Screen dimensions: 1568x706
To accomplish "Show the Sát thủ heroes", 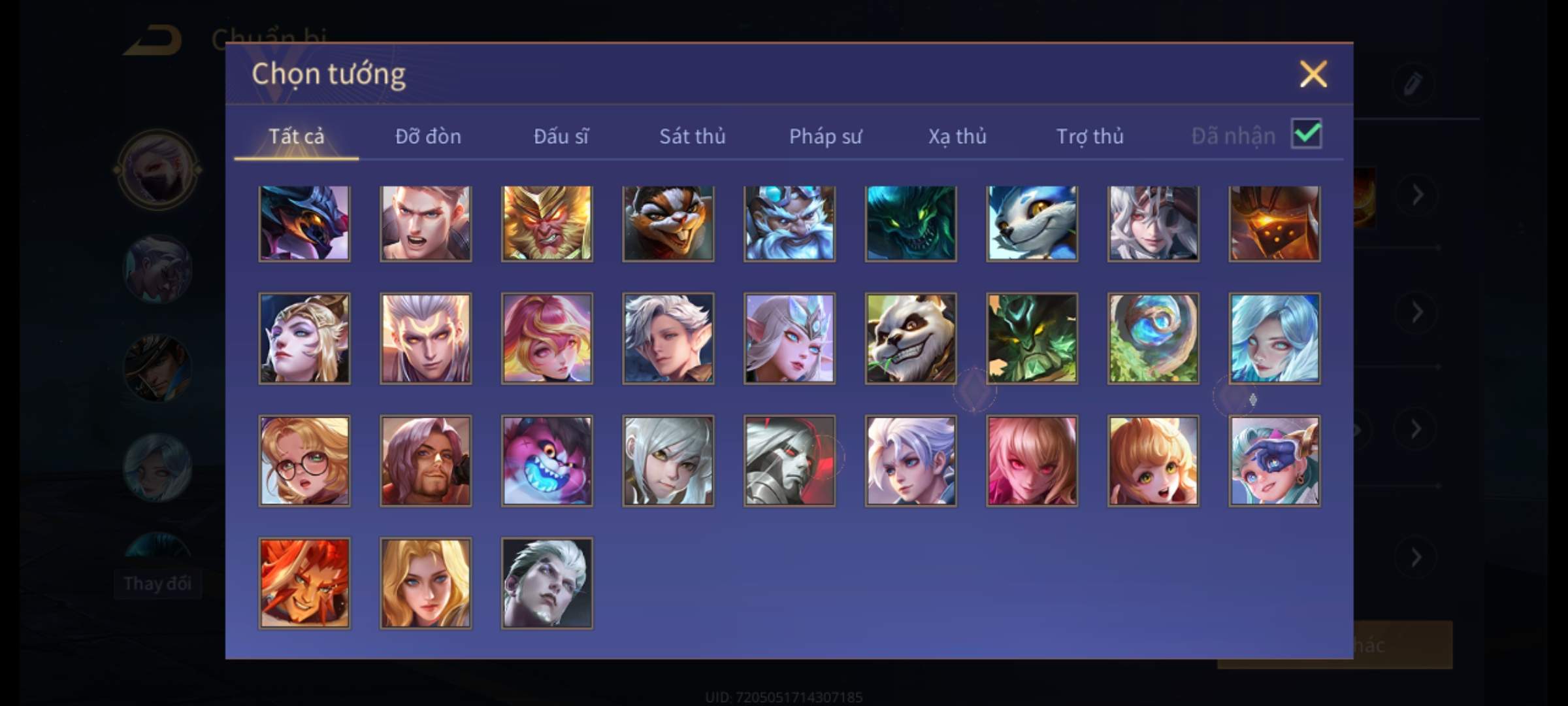I will [692, 136].
